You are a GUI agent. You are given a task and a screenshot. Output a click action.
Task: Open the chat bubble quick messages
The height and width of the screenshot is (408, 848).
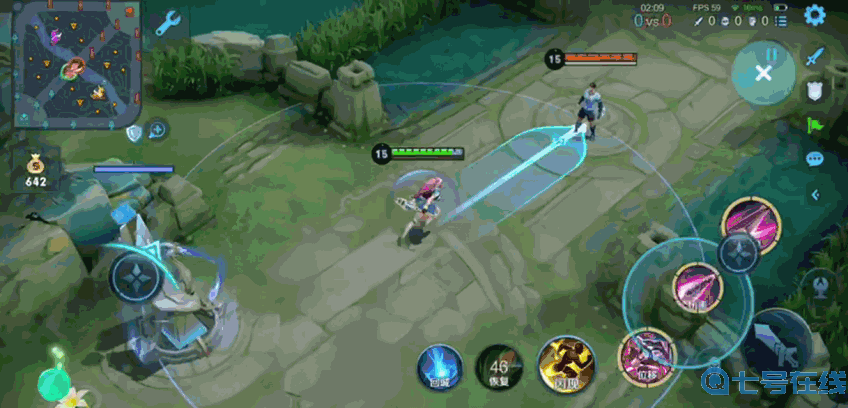815,159
